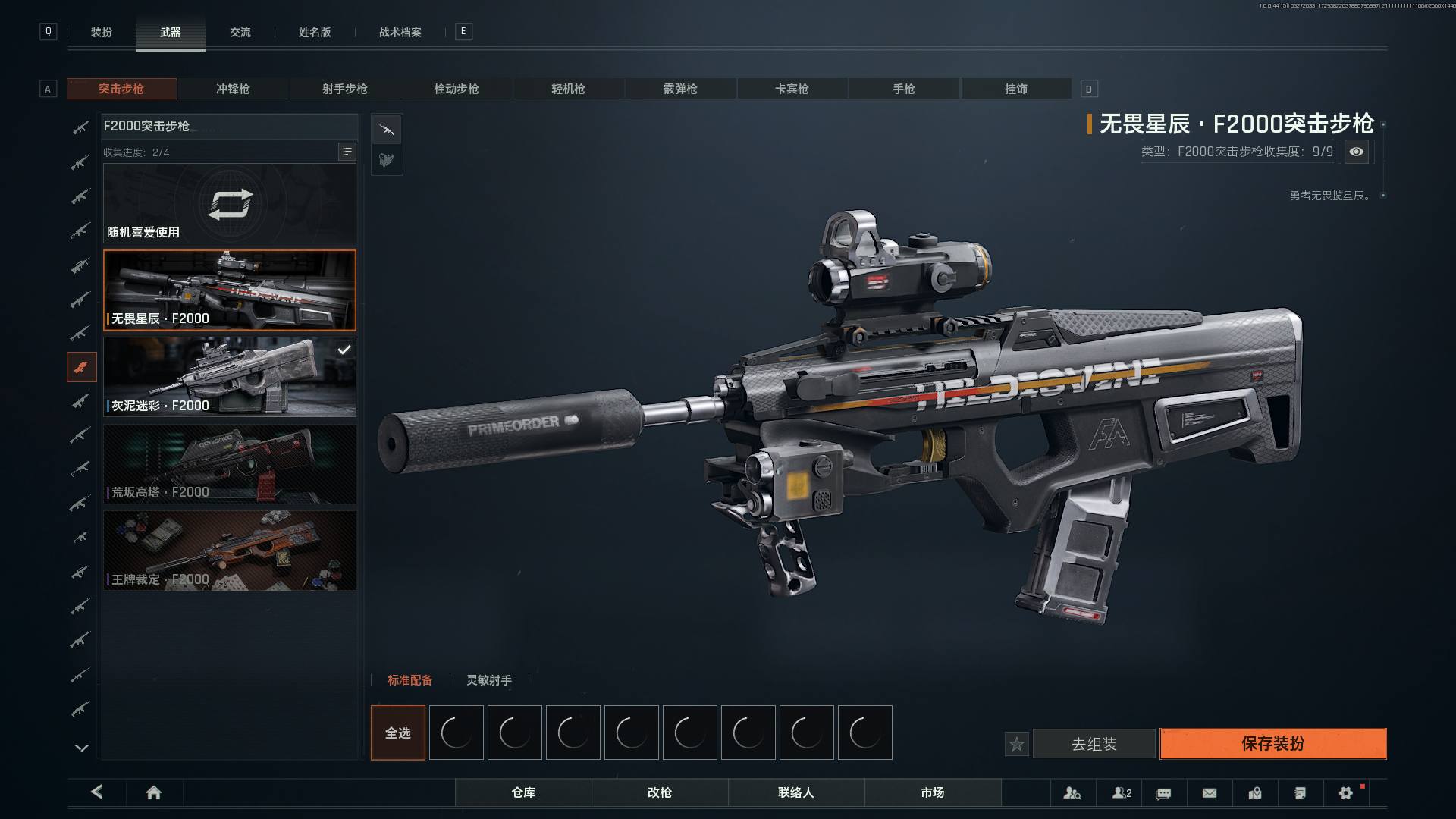Open the 仓库 warehouse page
The width and height of the screenshot is (1456, 819).
click(x=523, y=792)
